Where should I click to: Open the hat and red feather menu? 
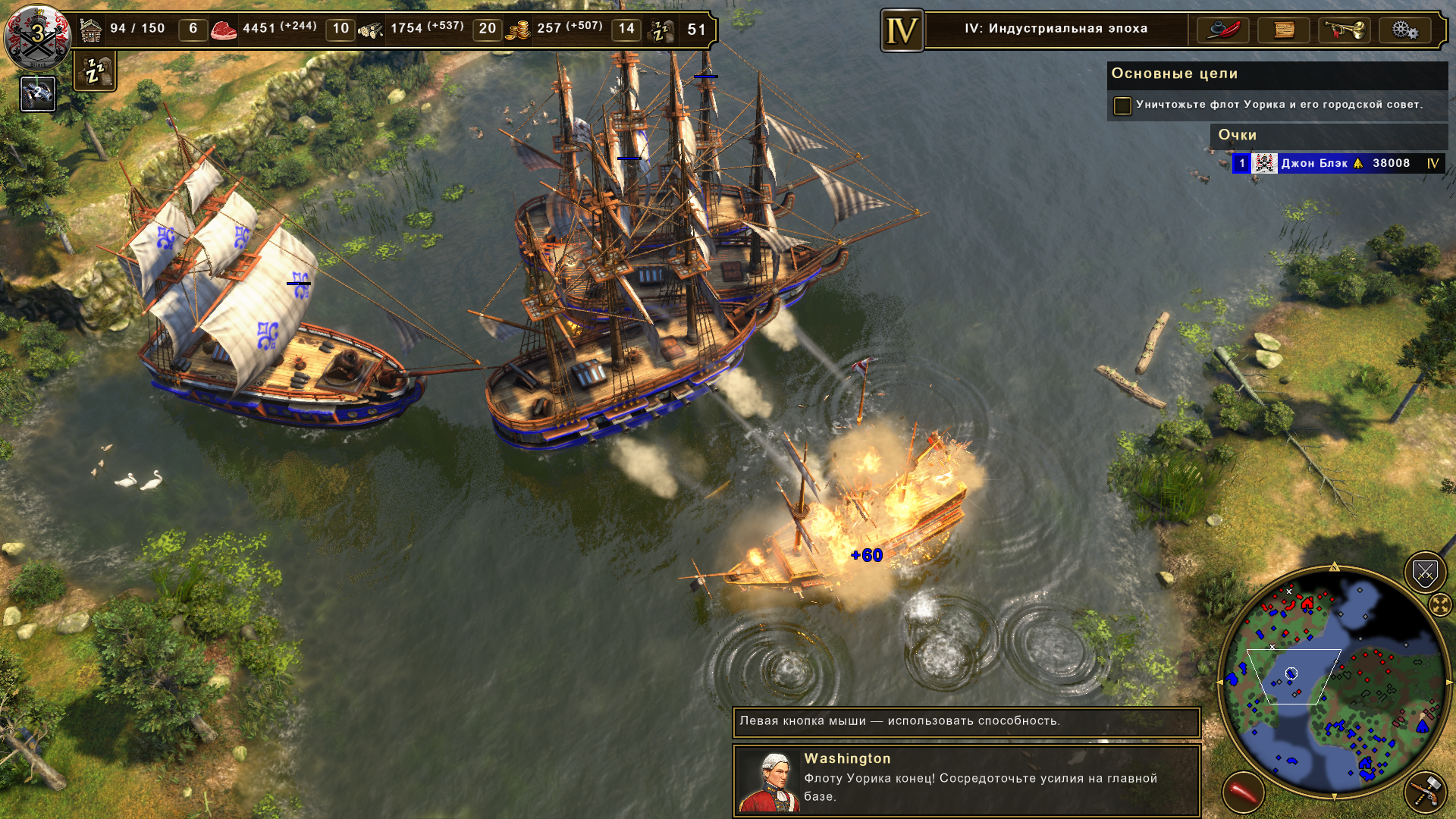pyautogui.click(x=1222, y=30)
